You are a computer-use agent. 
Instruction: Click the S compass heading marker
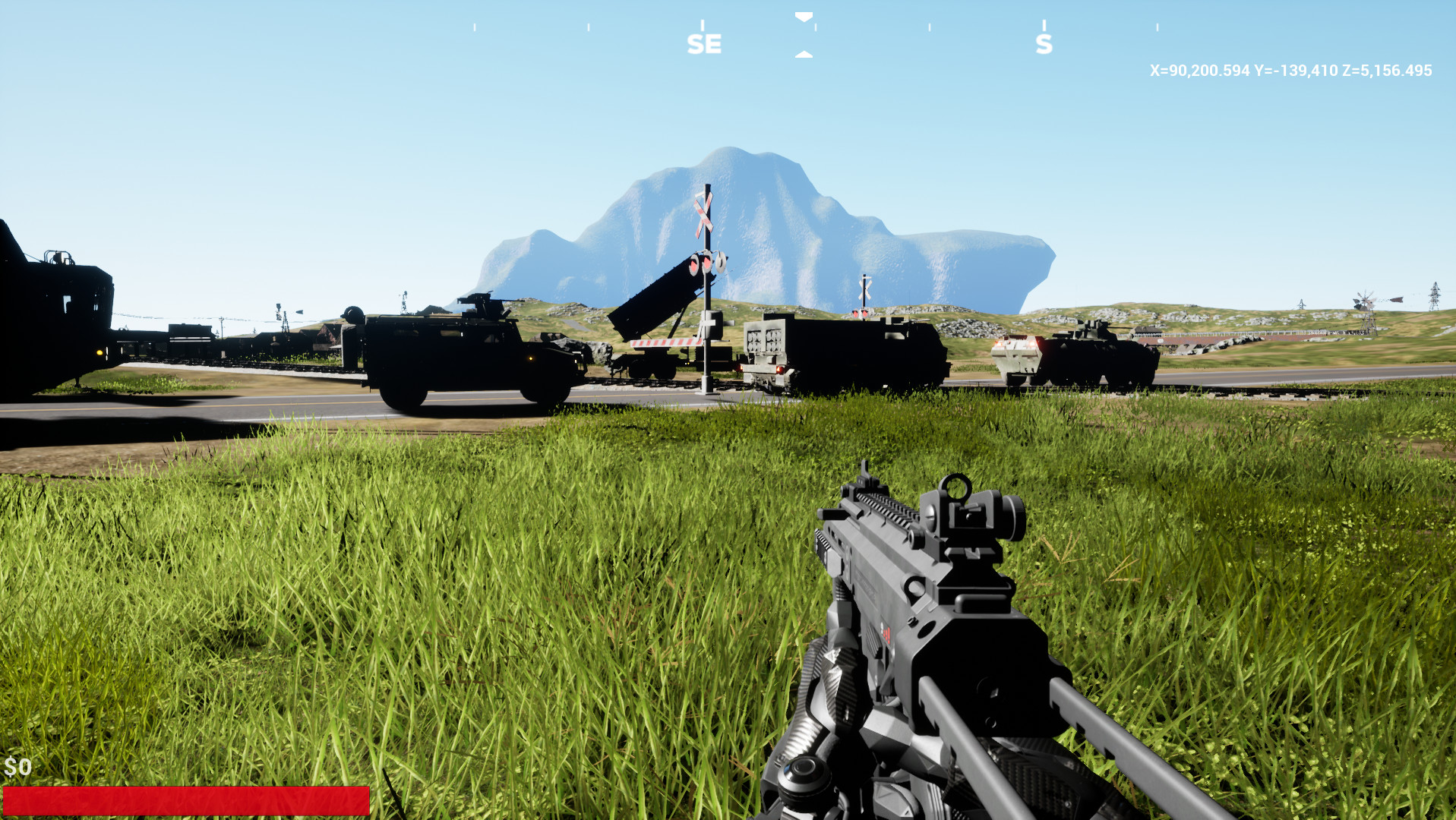click(x=1046, y=44)
